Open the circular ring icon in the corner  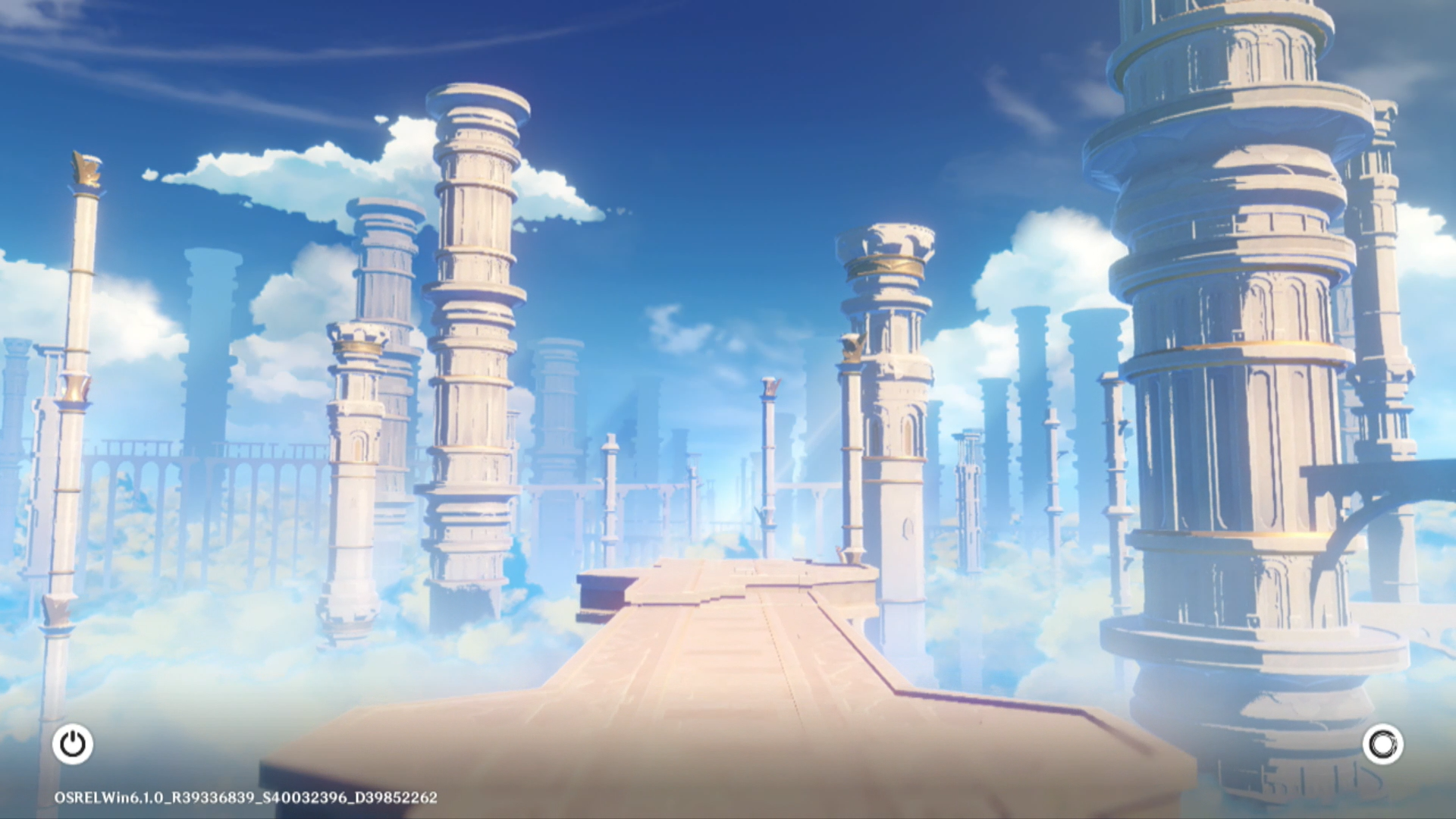click(x=1382, y=744)
